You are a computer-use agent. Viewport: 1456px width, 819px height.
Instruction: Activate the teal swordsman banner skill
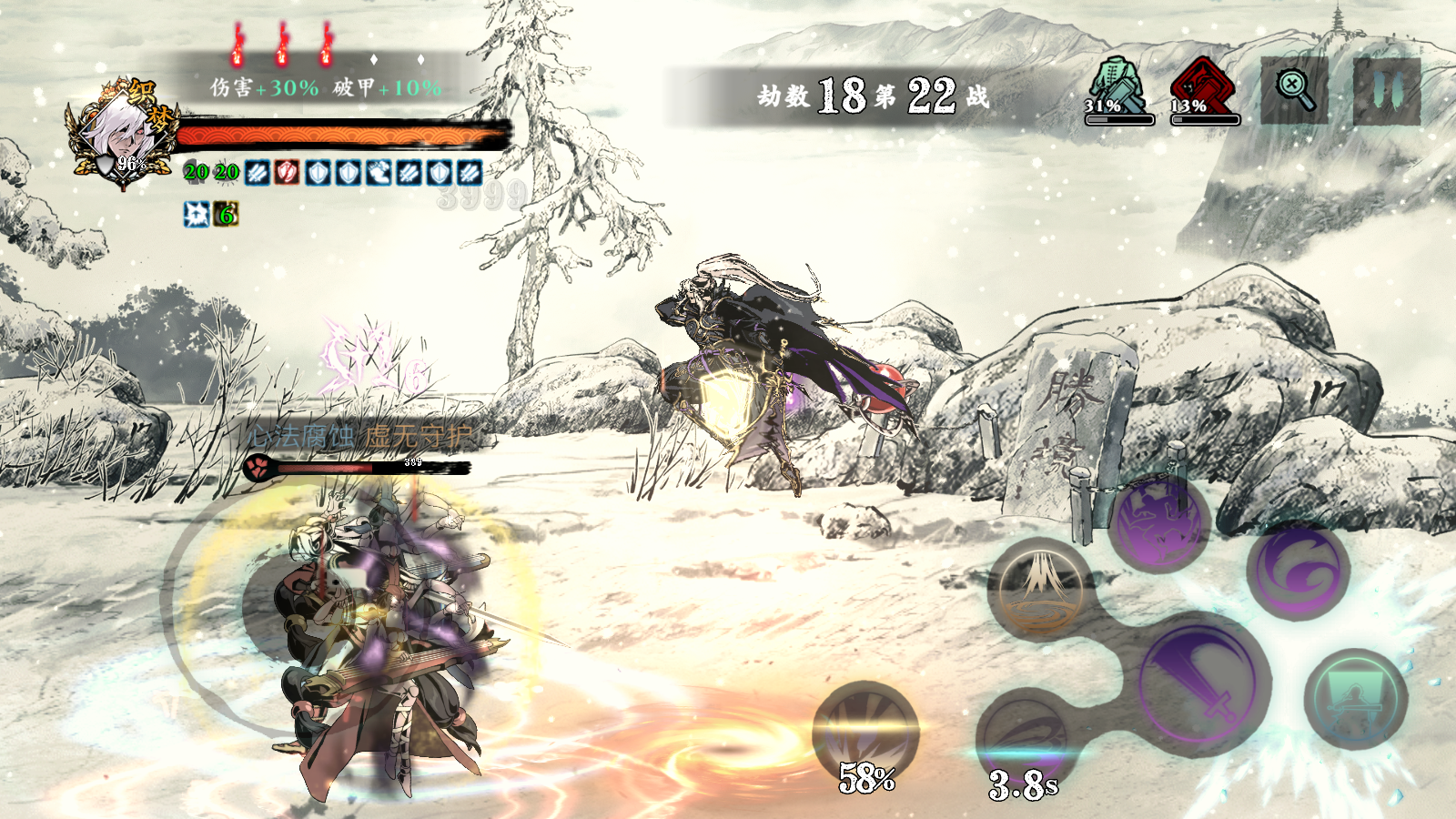tap(1355, 699)
